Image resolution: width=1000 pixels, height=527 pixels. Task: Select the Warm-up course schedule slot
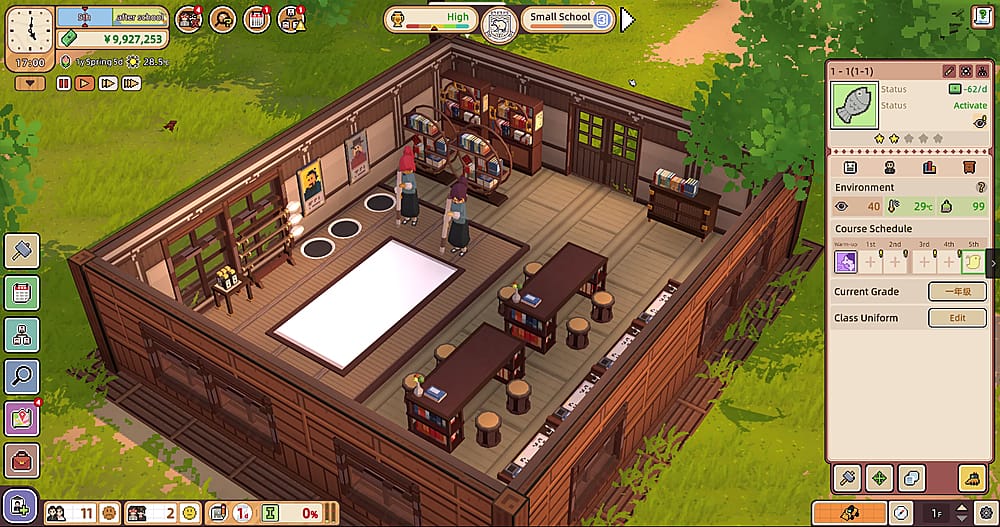pos(847,262)
